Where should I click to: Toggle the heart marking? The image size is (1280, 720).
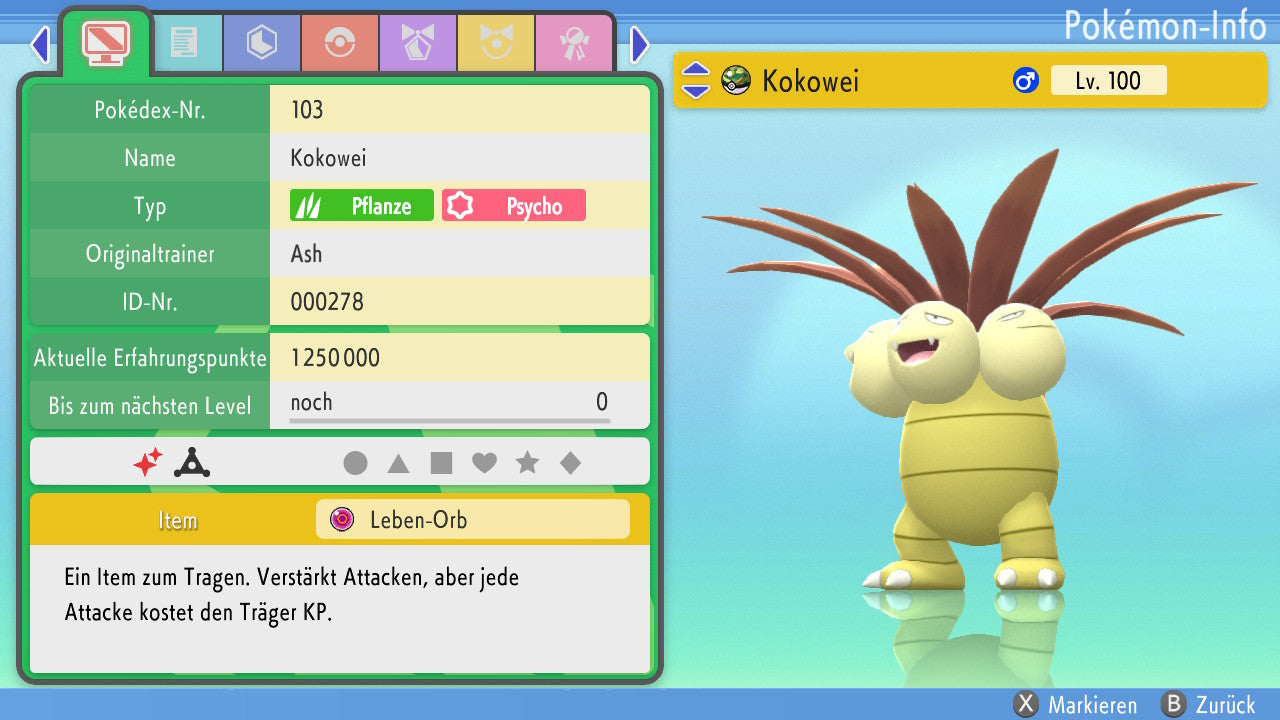pyautogui.click(x=484, y=463)
